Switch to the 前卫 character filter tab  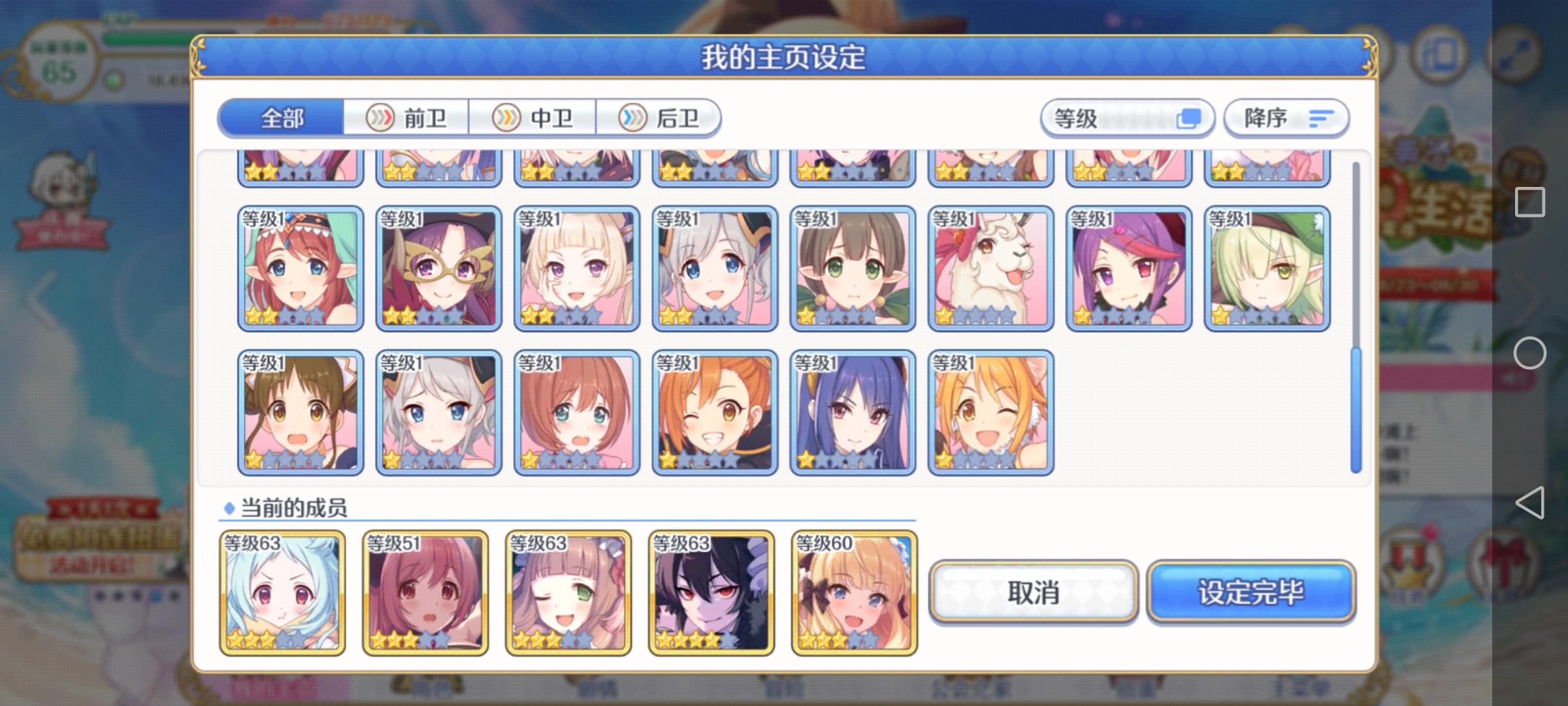coord(418,118)
